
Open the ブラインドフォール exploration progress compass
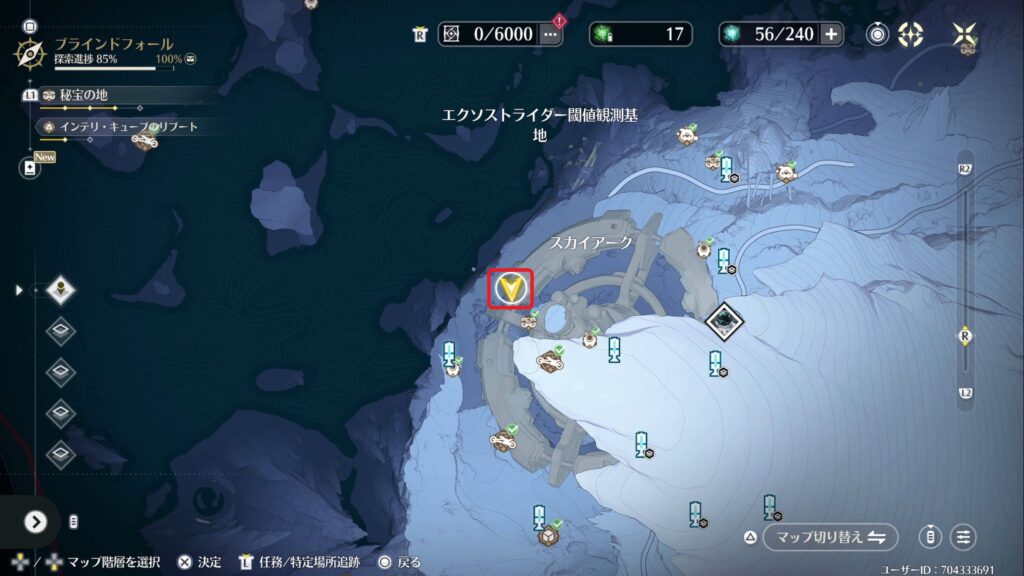click(x=33, y=51)
